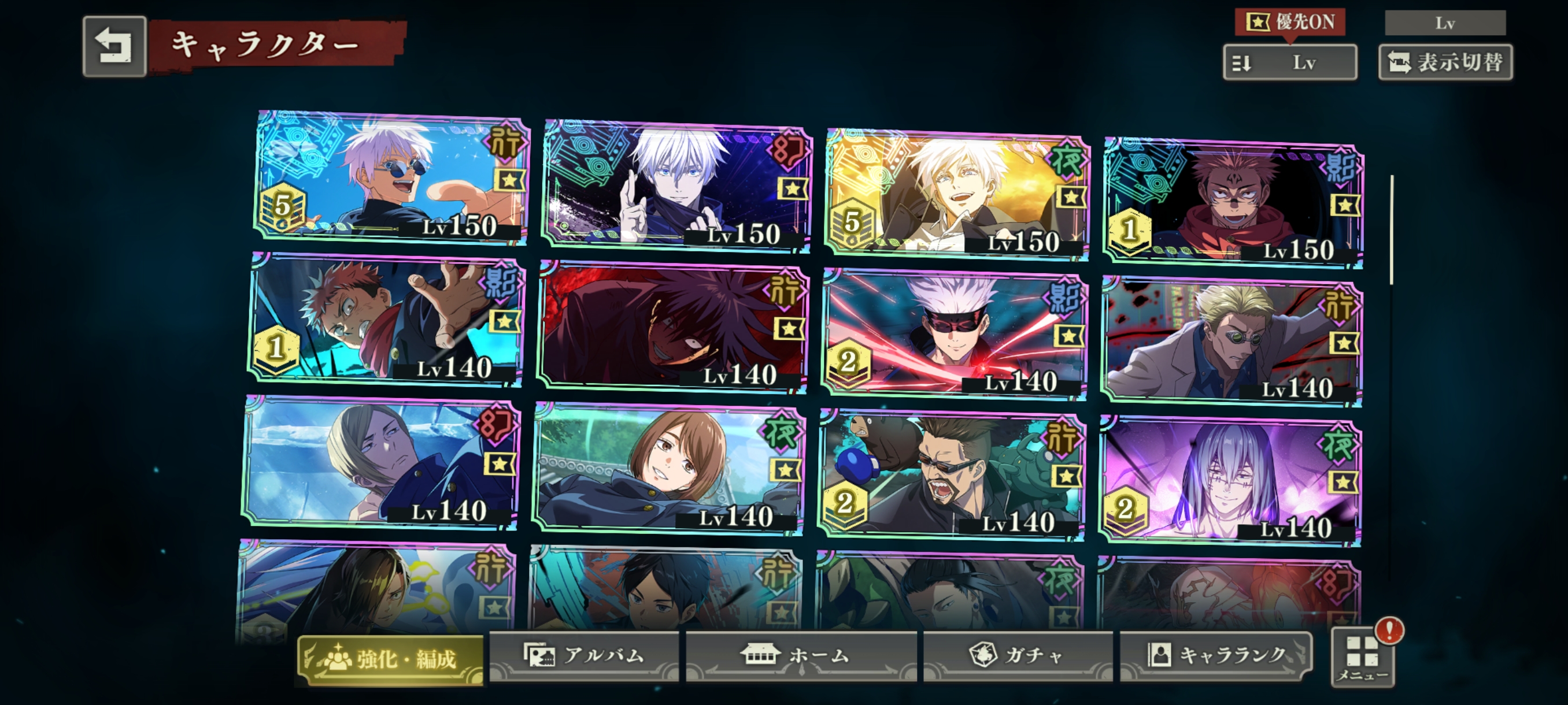Select the Kugisaki Lv140 character card
This screenshot has width=1568, height=705.
[668, 470]
